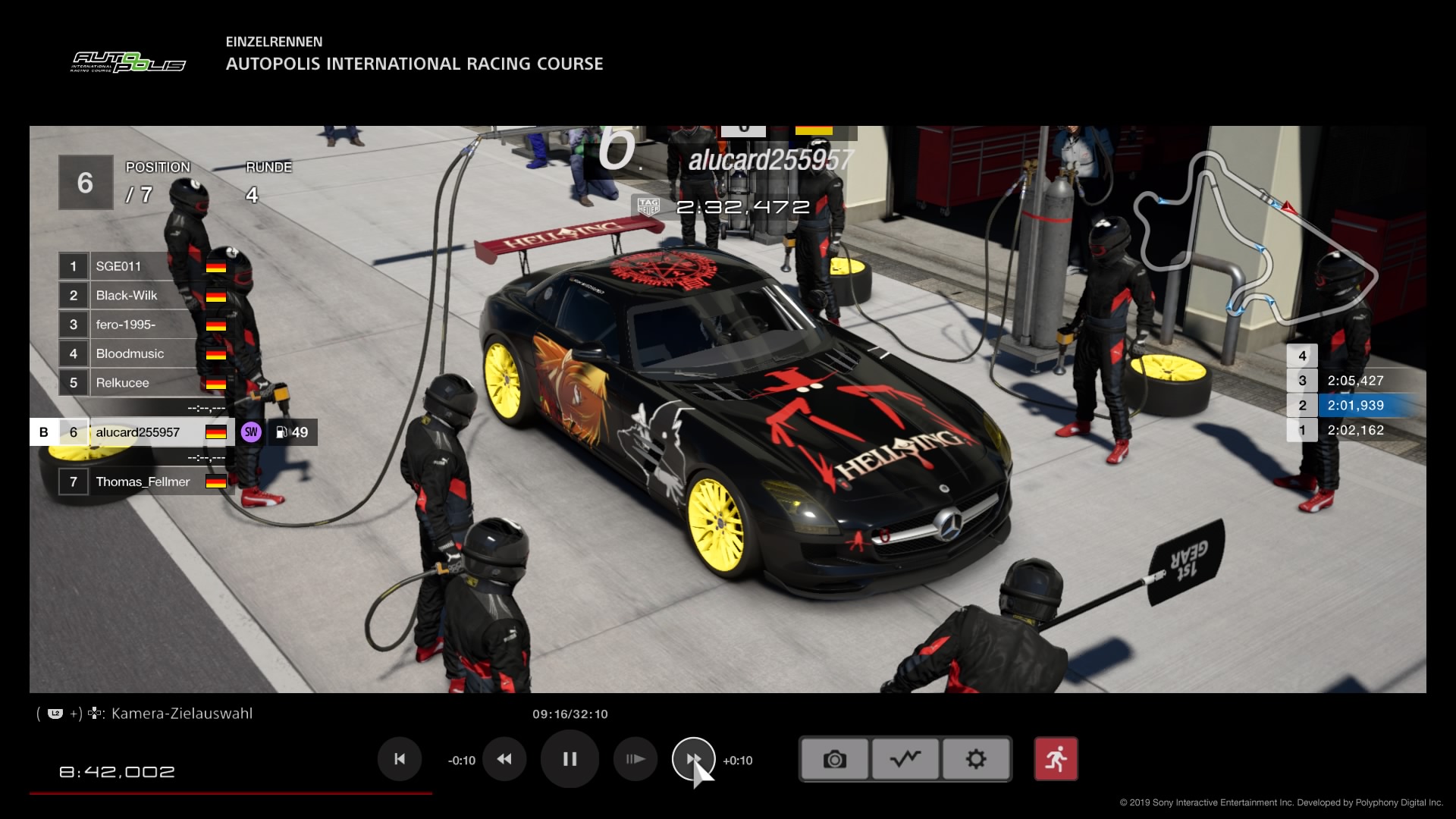Choose Black-Wilk from the standings list
Image resolution: width=1456 pixels, height=819 pixels.
[143, 296]
